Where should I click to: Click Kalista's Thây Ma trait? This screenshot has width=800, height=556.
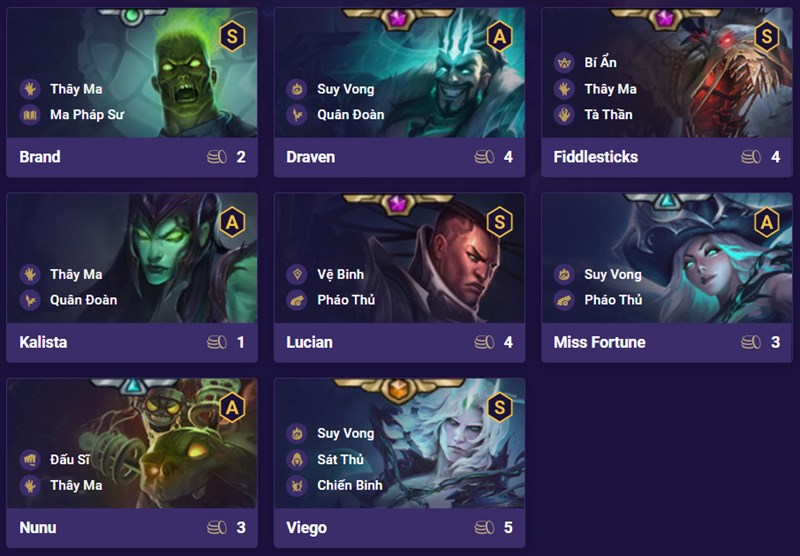(x=76, y=274)
